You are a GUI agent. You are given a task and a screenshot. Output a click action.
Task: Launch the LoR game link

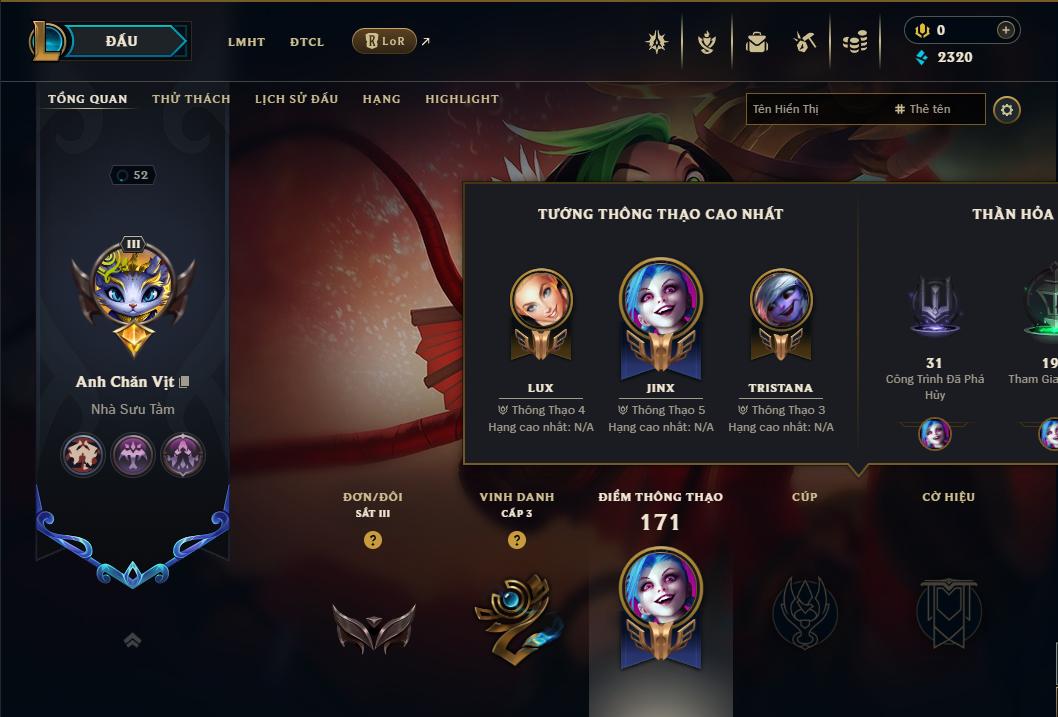tap(385, 41)
